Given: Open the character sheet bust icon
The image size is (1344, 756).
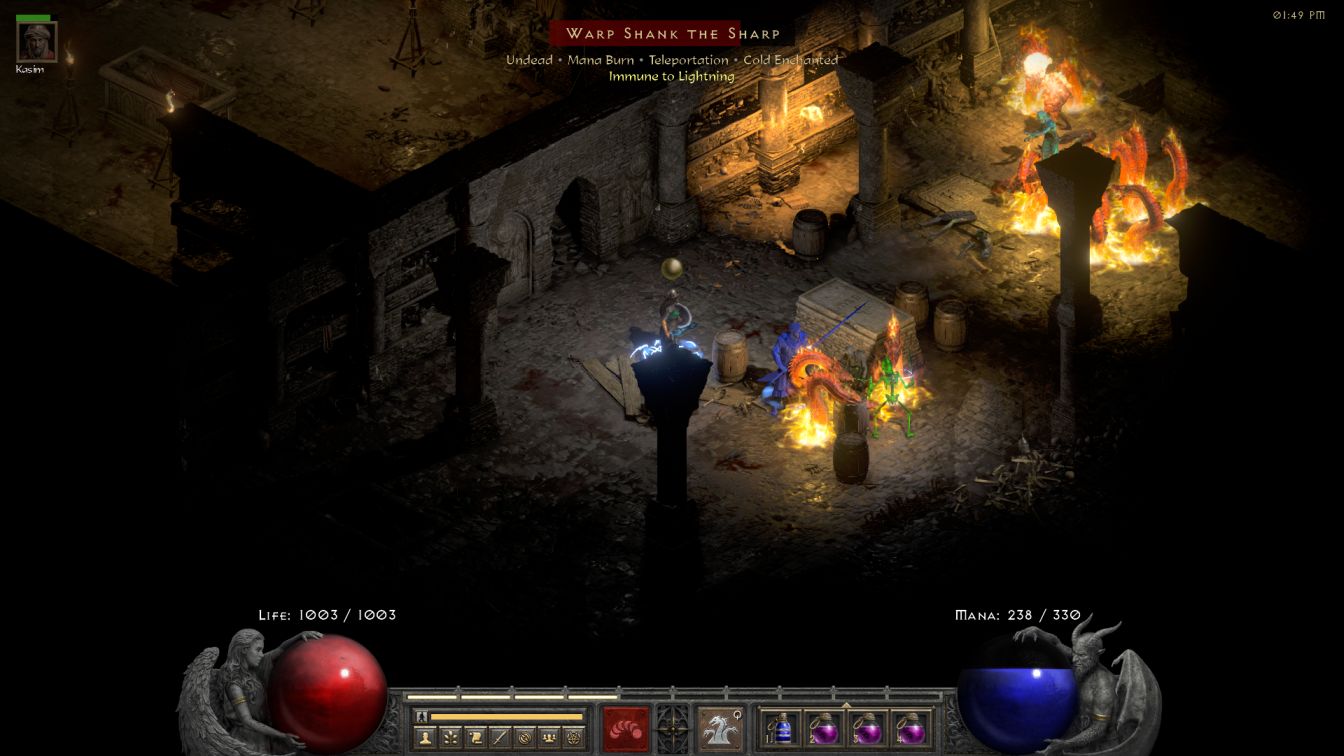Looking at the screenshot, I should pyautogui.click(x=426, y=738).
